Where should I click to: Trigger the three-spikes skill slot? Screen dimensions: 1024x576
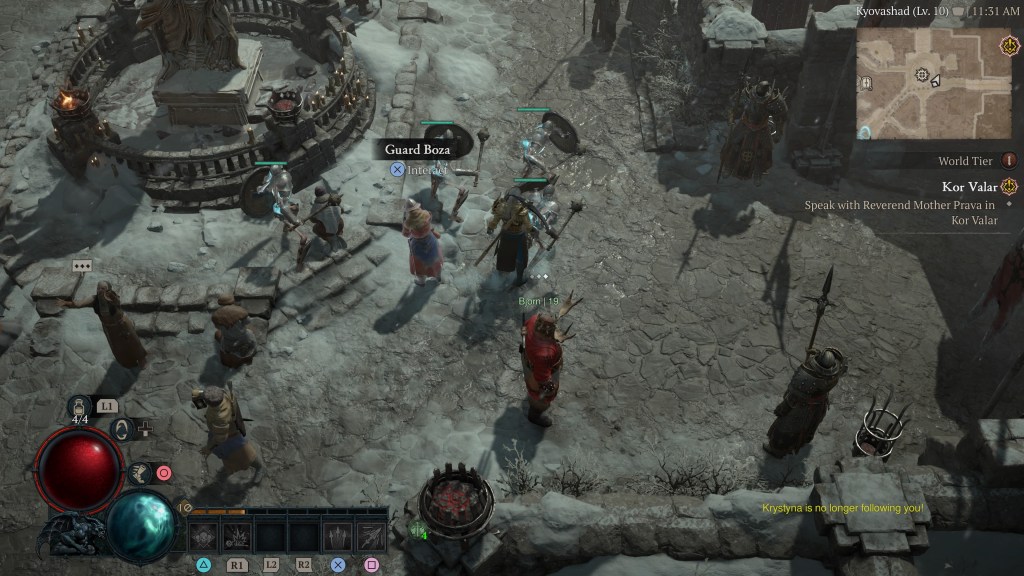click(338, 536)
